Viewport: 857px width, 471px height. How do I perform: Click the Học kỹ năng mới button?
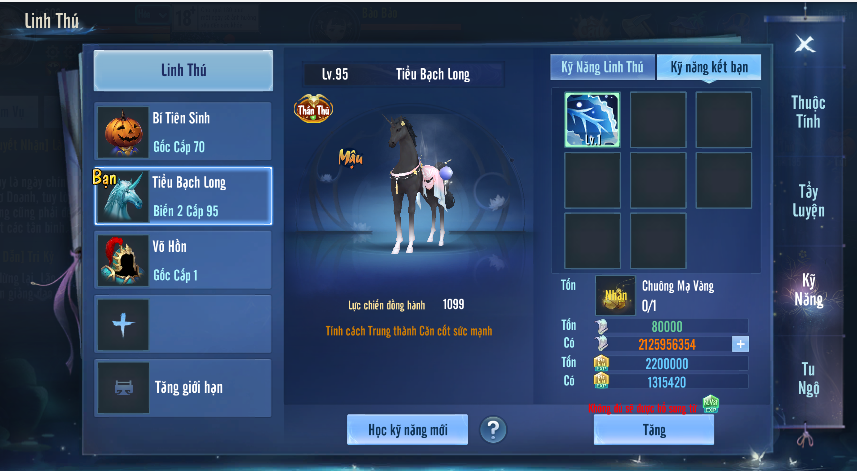407,430
